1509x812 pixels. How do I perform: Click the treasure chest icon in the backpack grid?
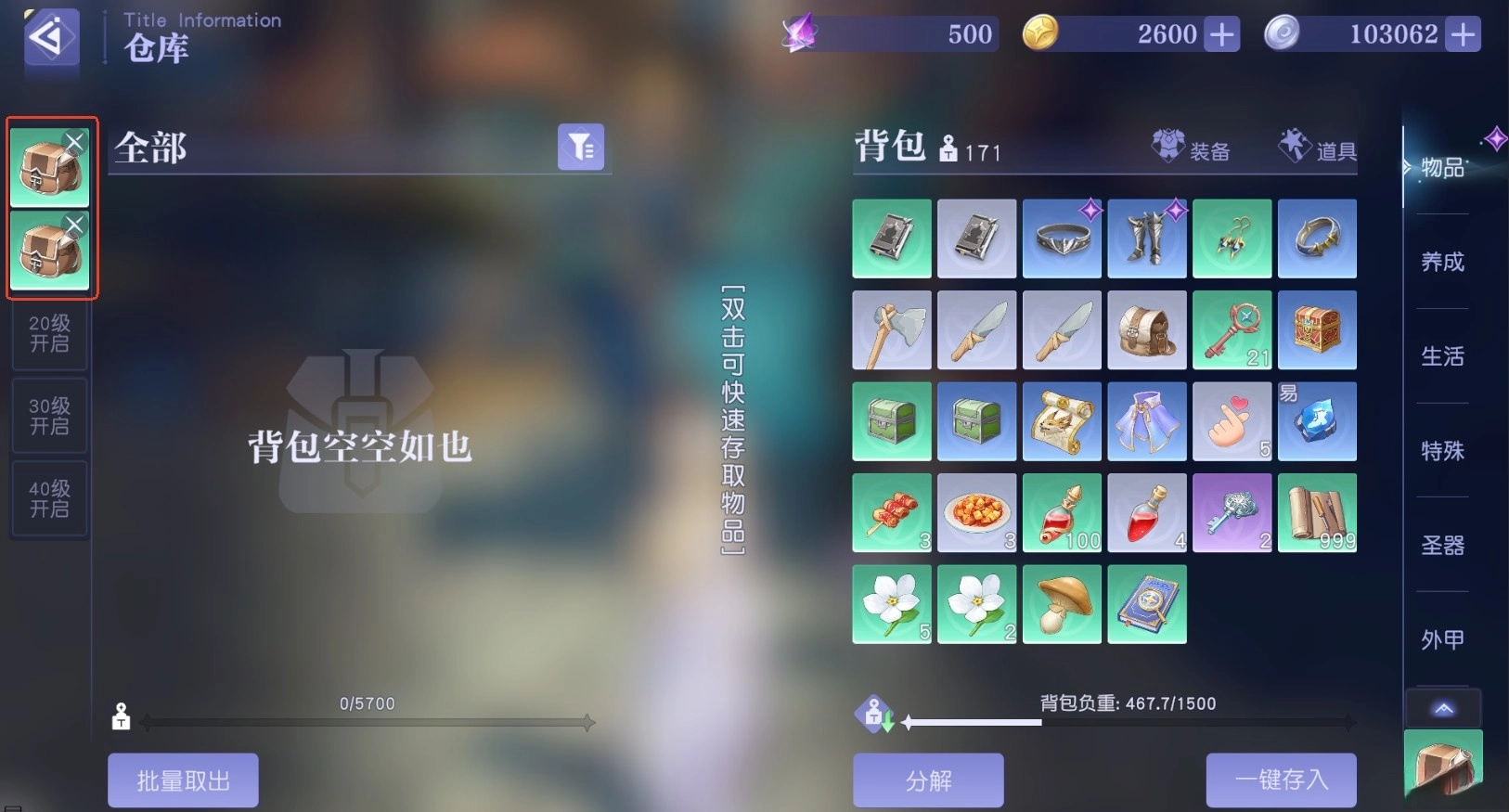[x=1318, y=329]
